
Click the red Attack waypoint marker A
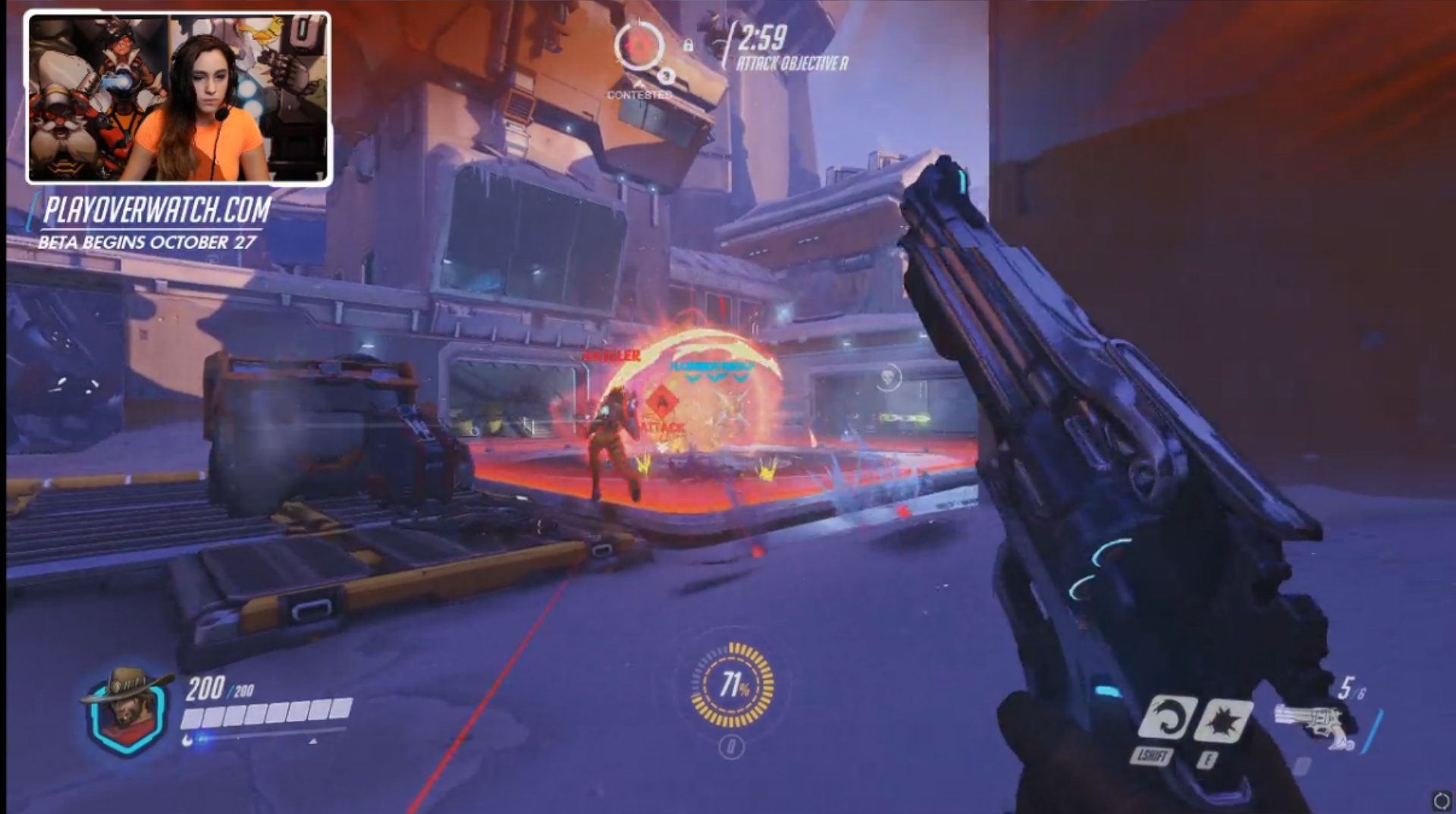[663, 401]
